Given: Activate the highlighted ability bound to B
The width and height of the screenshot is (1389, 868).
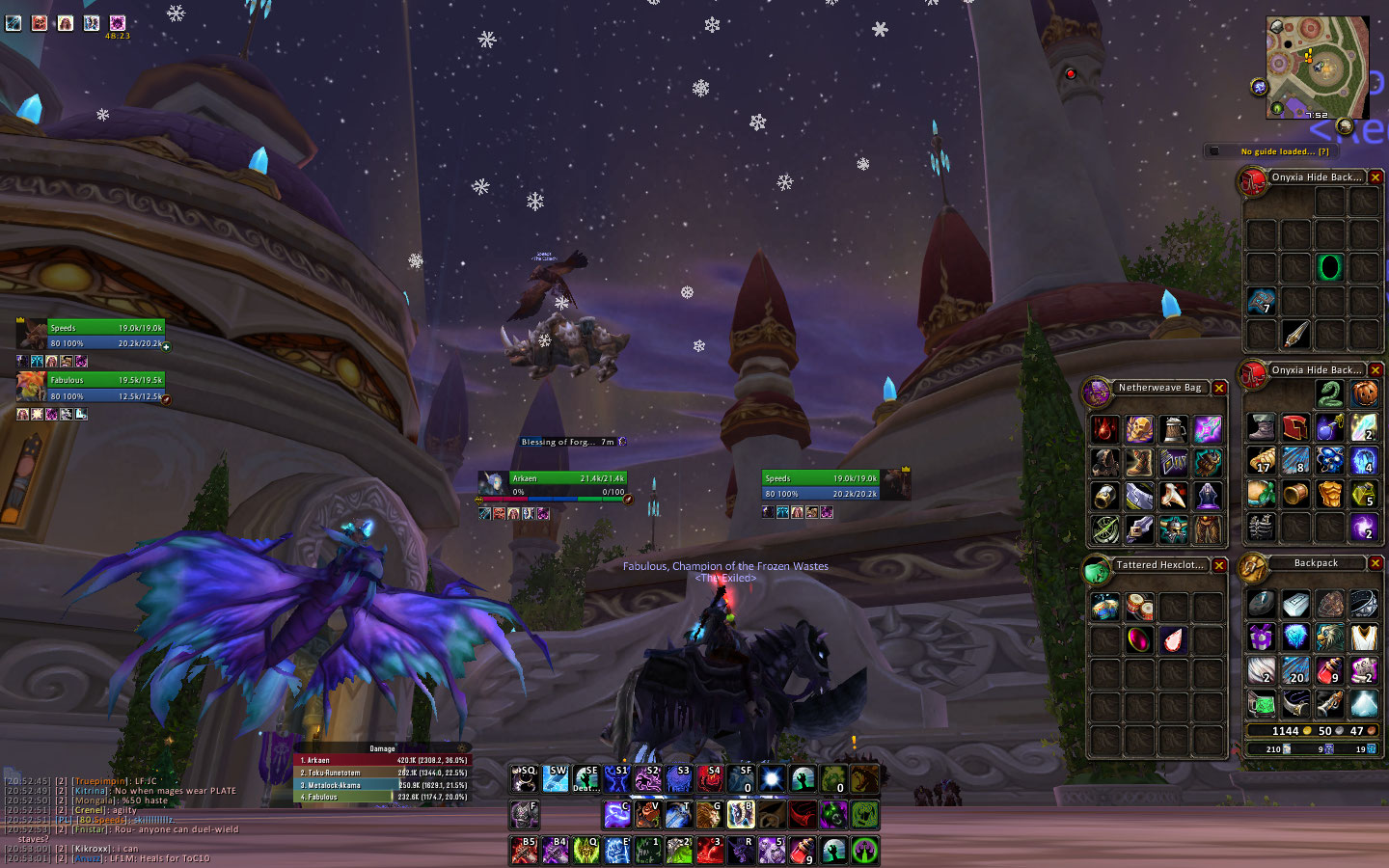Looking at the screenshot, I should tap(741, 815).
